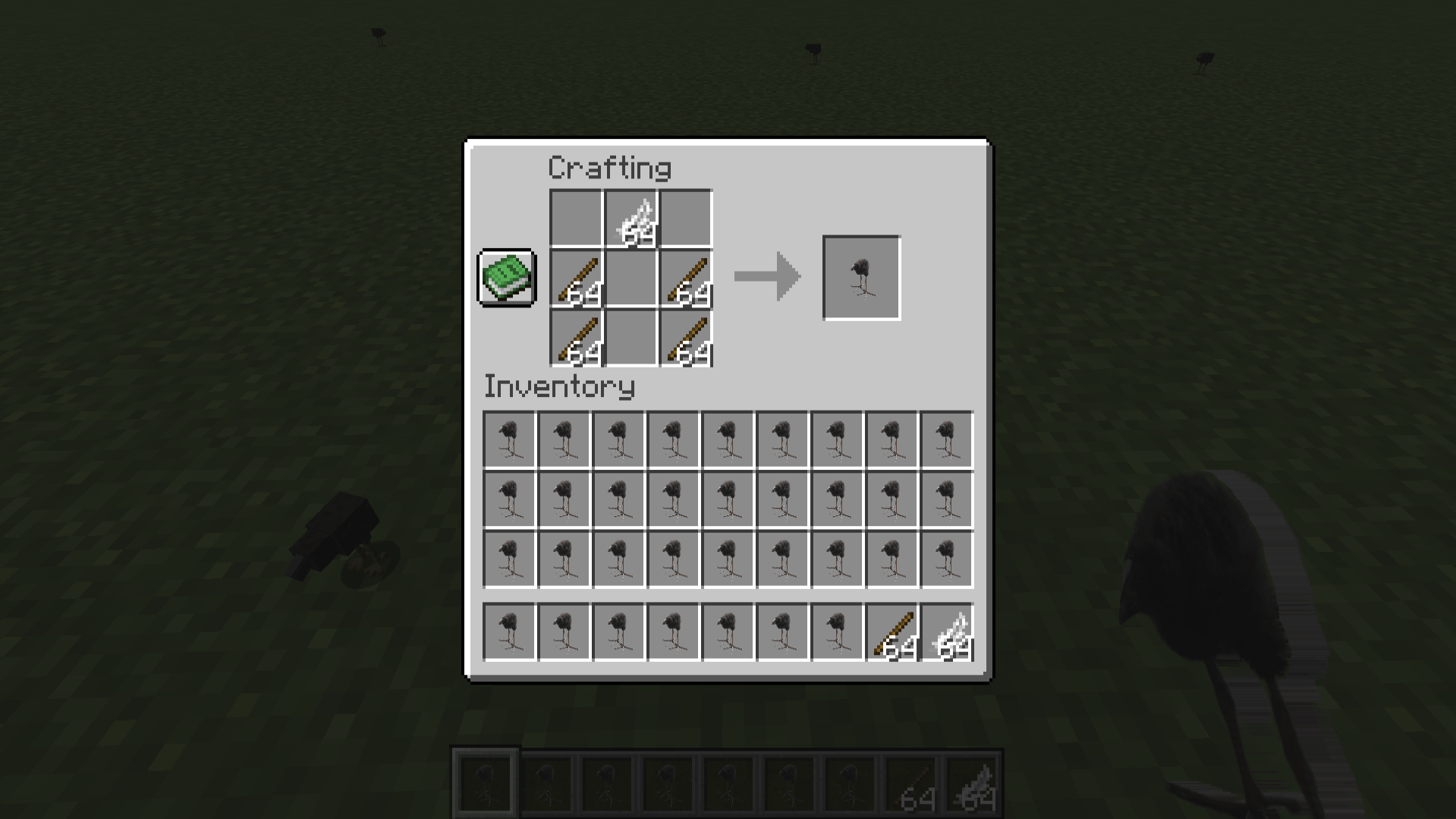1456x819 pixels.
Task: Click the Inventory title label
Action: [x=558, y=387]
